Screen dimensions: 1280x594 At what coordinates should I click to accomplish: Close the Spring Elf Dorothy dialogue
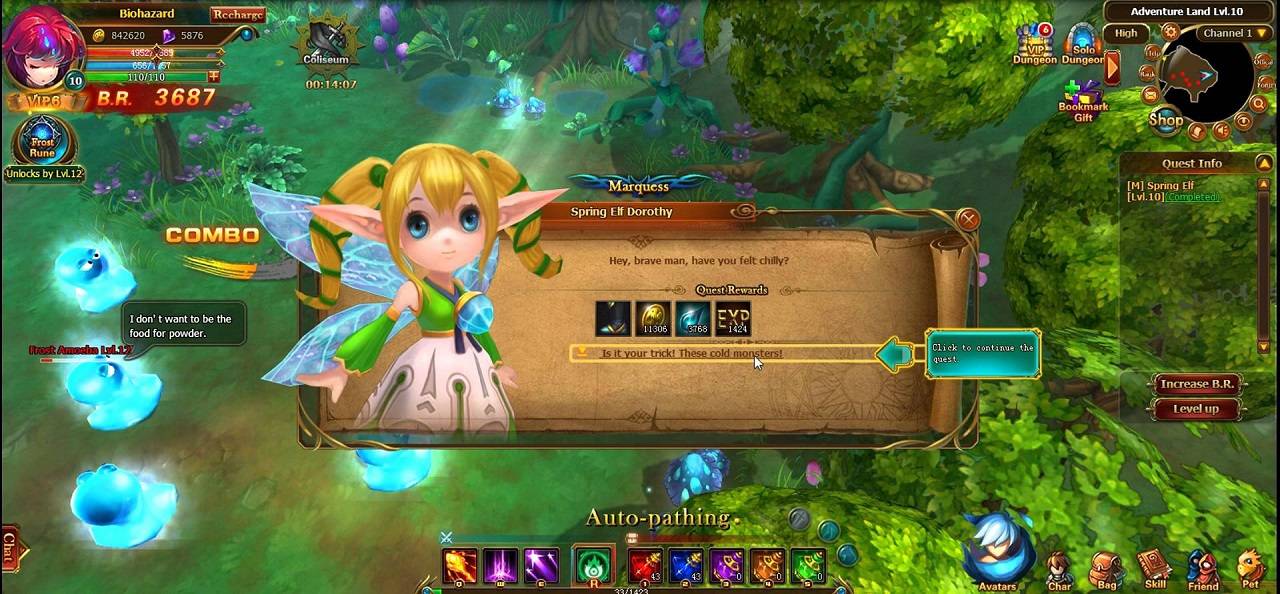(x=967, y=219)
